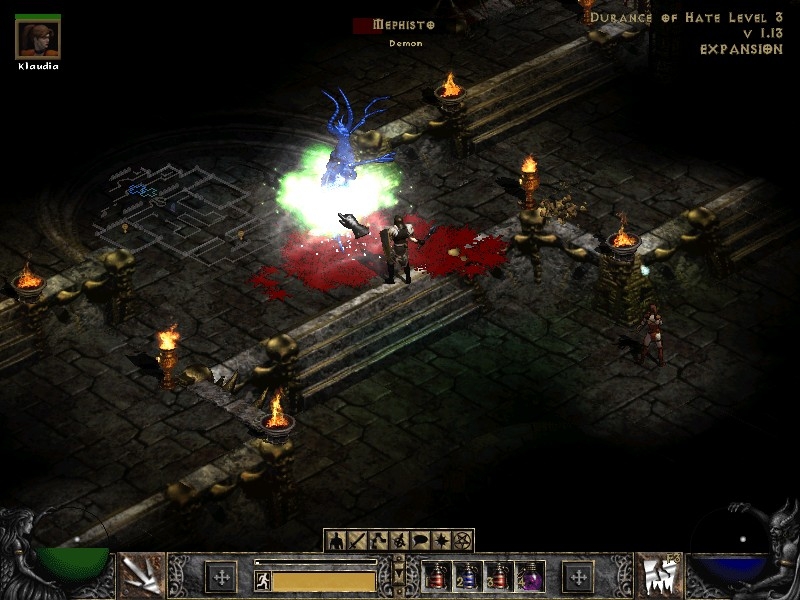Click Klaudia's mercenary portrait
800x600 pixels.
tap(38, 38)
